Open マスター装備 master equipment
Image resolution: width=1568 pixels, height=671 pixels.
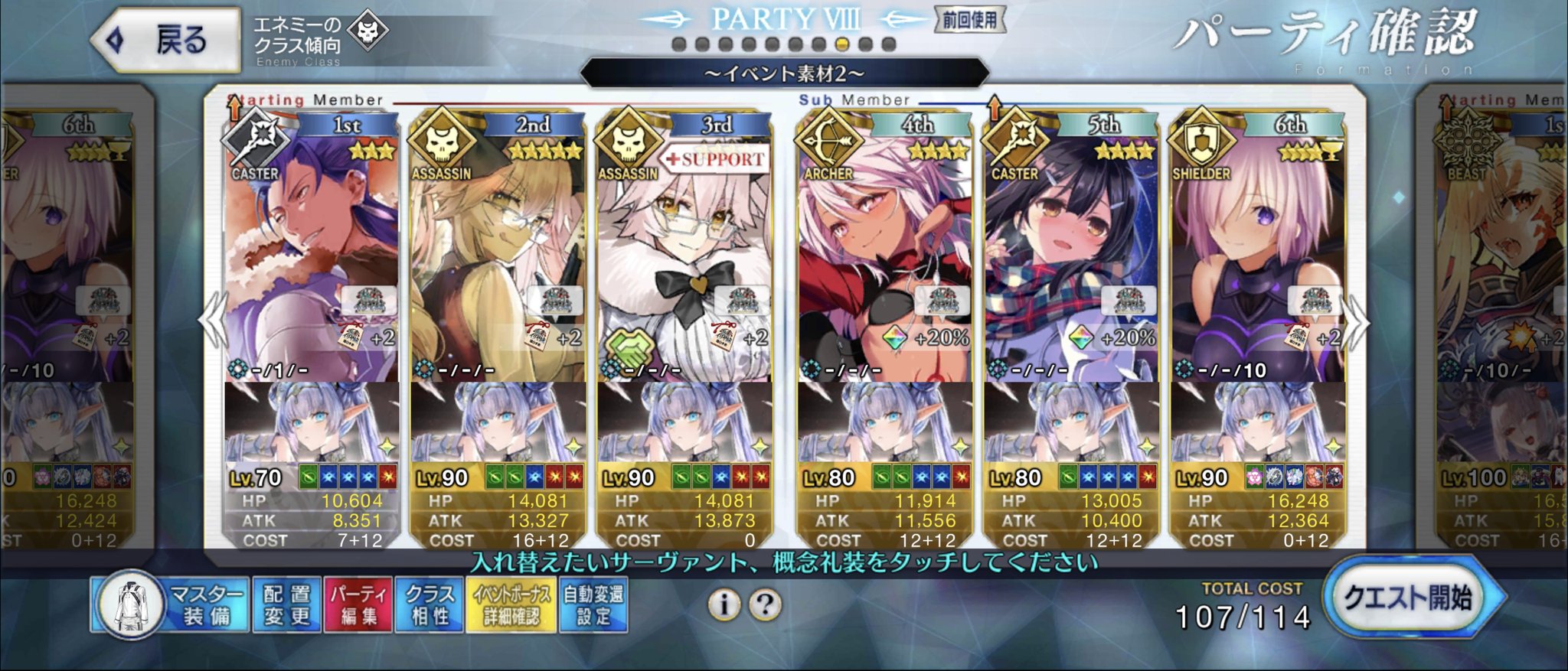(x=171, y=605)
